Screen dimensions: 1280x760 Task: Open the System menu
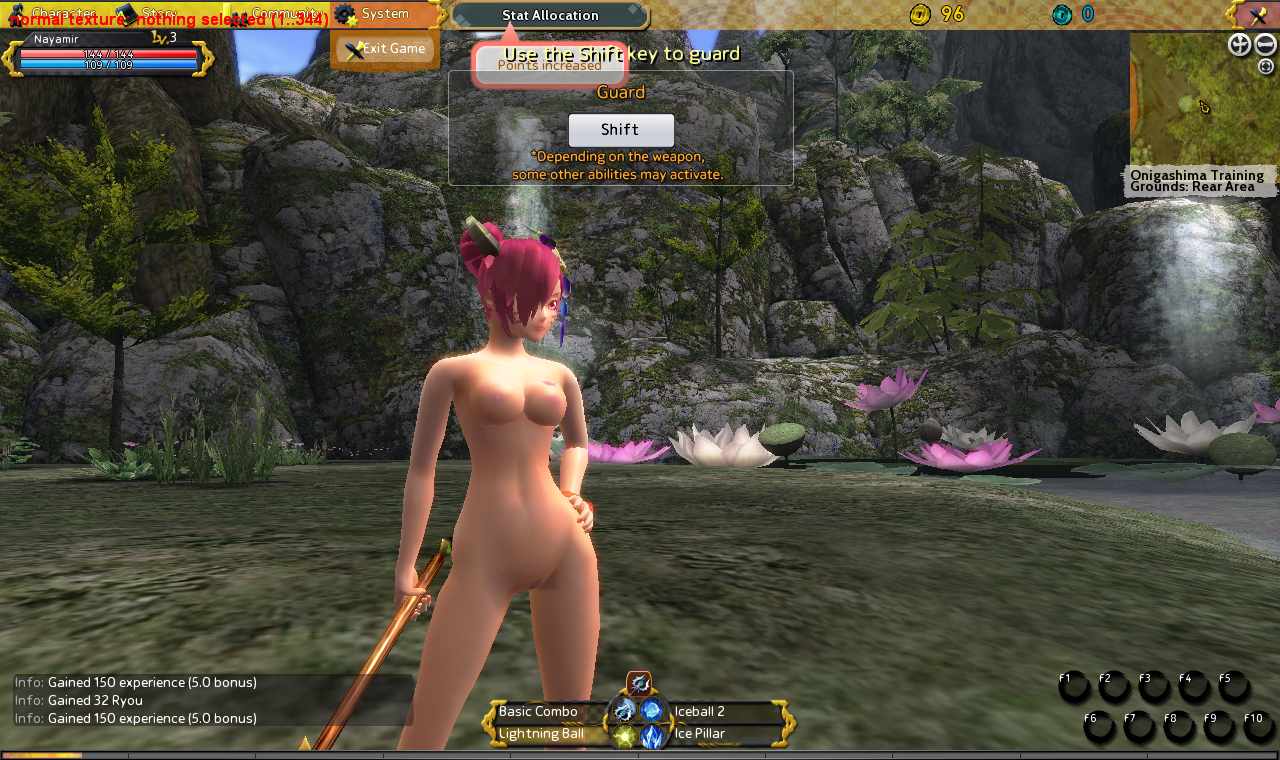point(383,14)
